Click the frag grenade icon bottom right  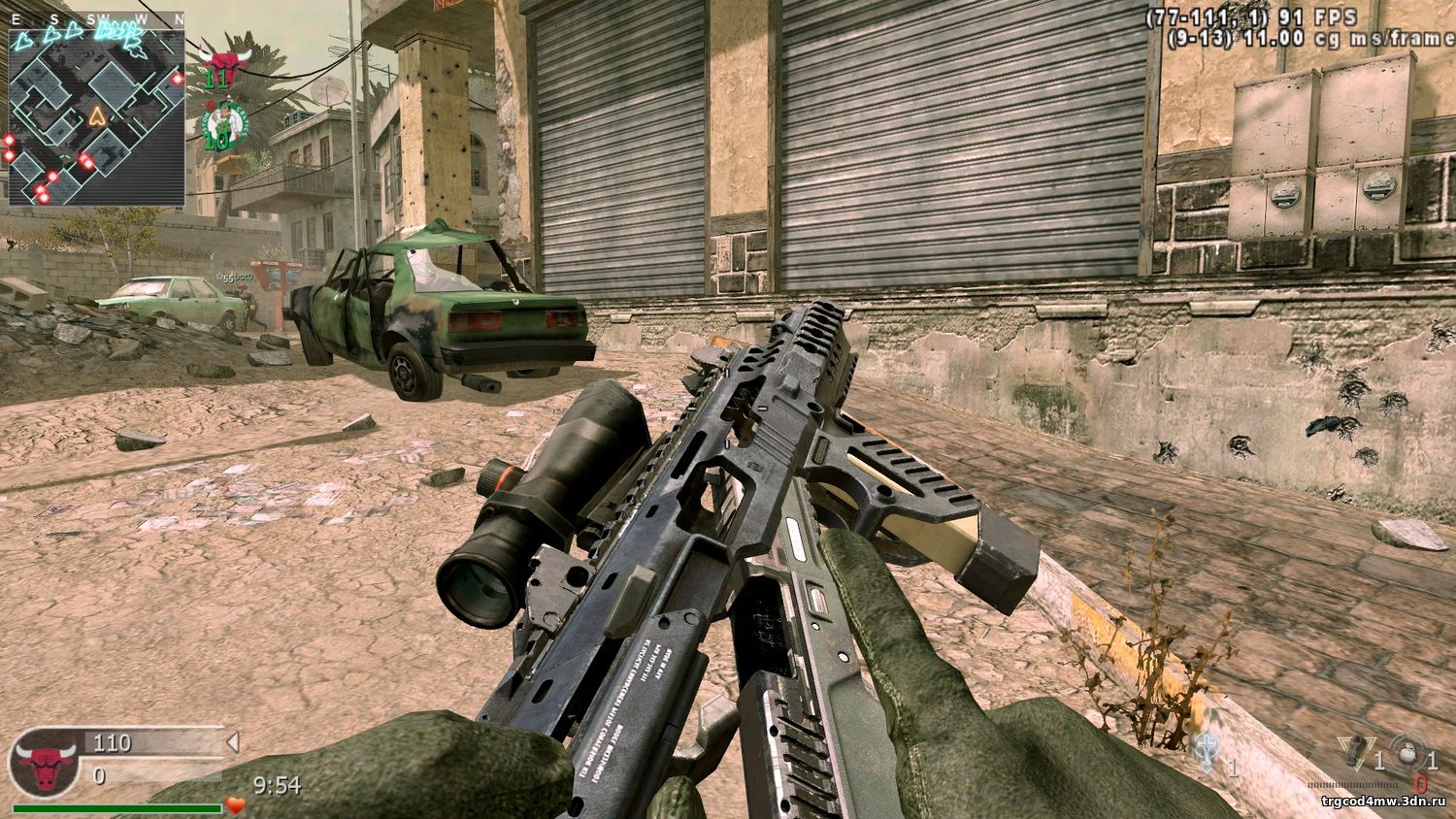(1356, 749)
